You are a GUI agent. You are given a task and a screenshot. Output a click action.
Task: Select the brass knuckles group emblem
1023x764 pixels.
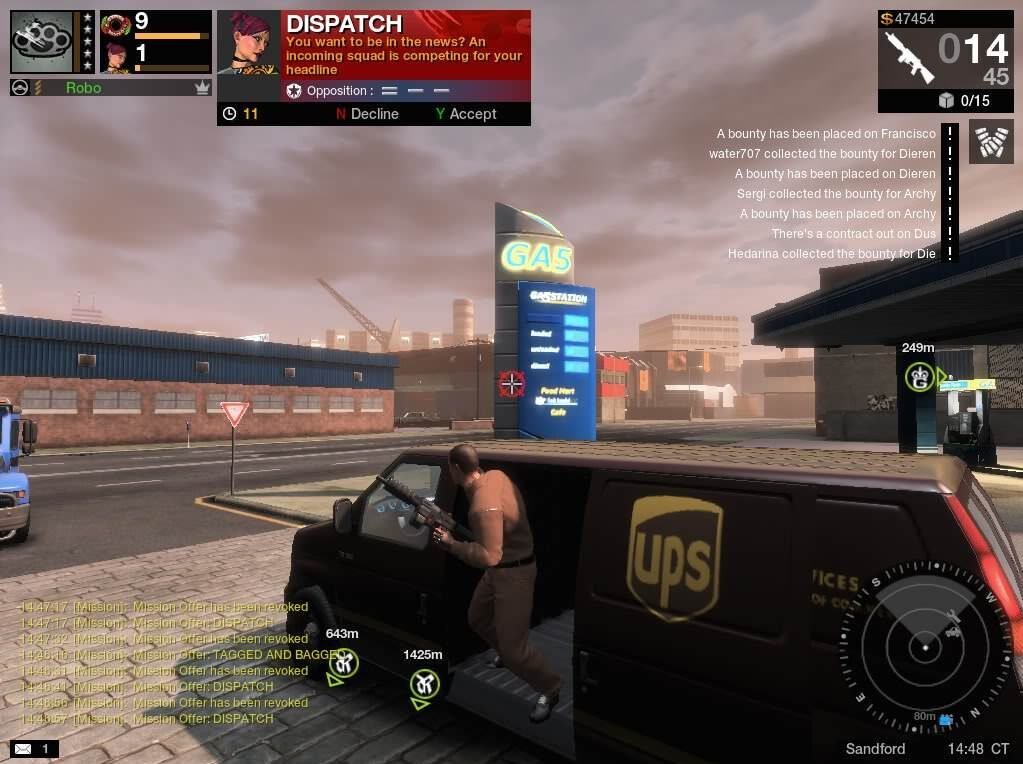(x=41, y=42)
